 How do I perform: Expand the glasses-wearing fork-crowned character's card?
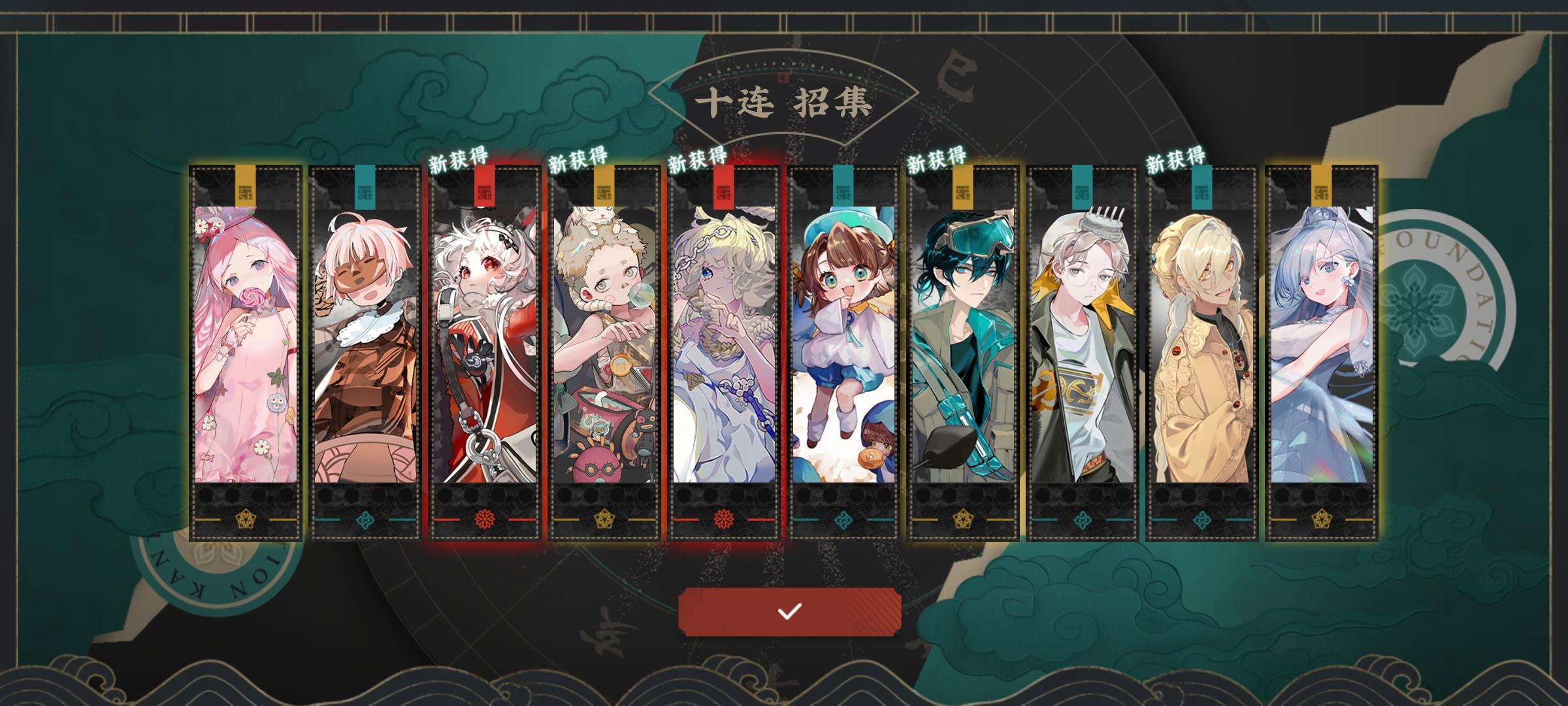1083,346
